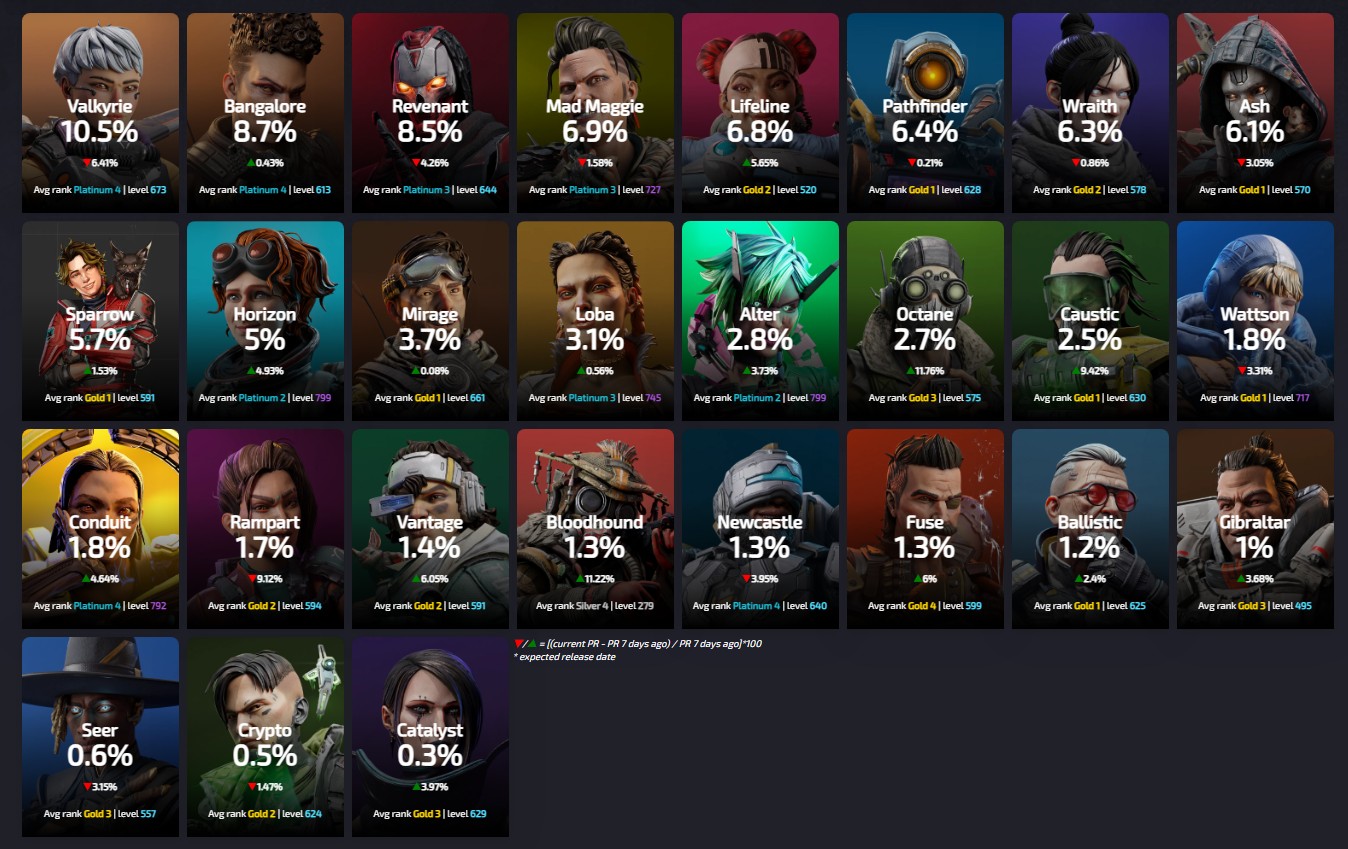The image size is (1348, 849).
Task: Click the Horizon card
Action: [265, 321]
